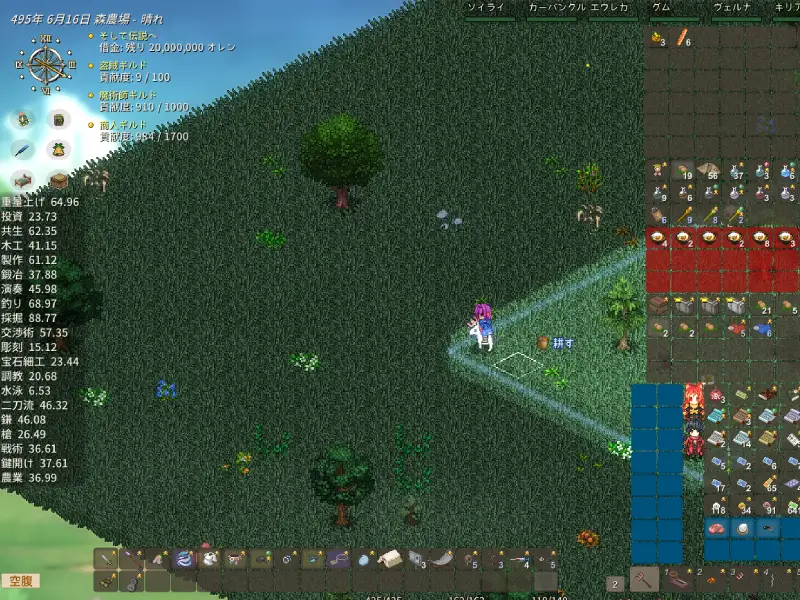Screen dimensions: 800x600
Task: Select the curved horn hotbar slot
Action: (x=443, y=559)
